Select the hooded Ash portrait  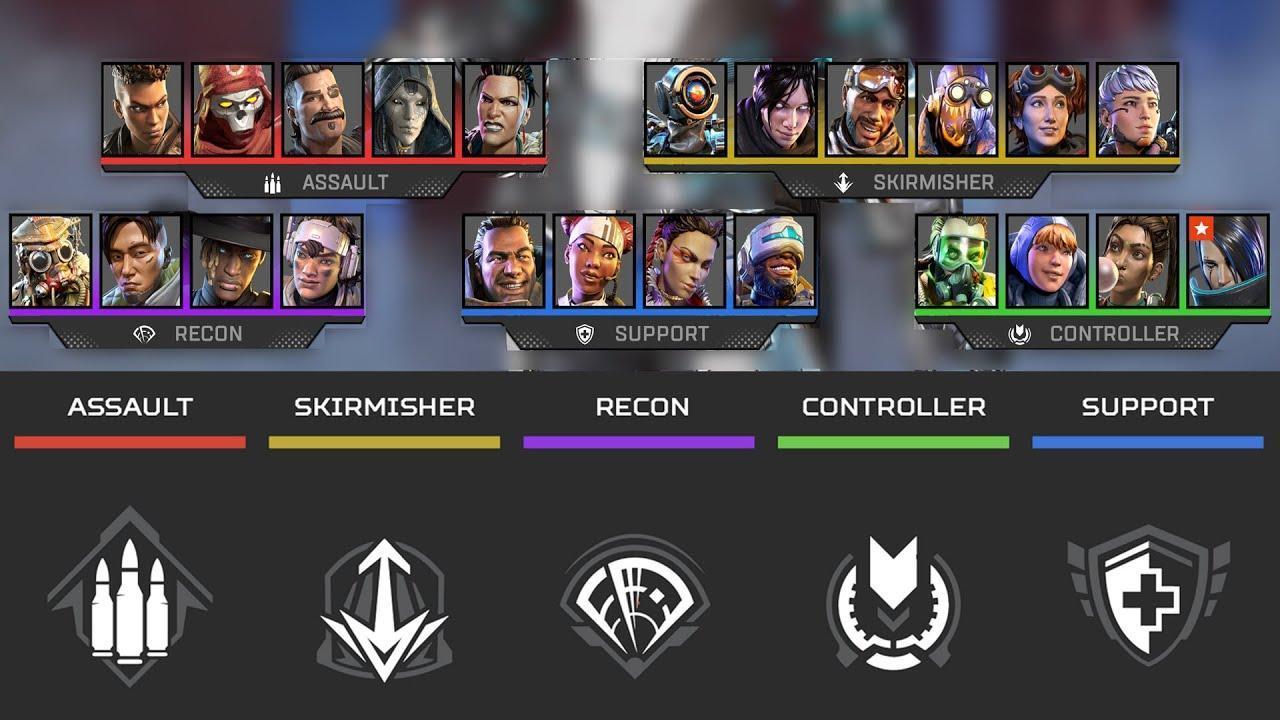[412, 110]
